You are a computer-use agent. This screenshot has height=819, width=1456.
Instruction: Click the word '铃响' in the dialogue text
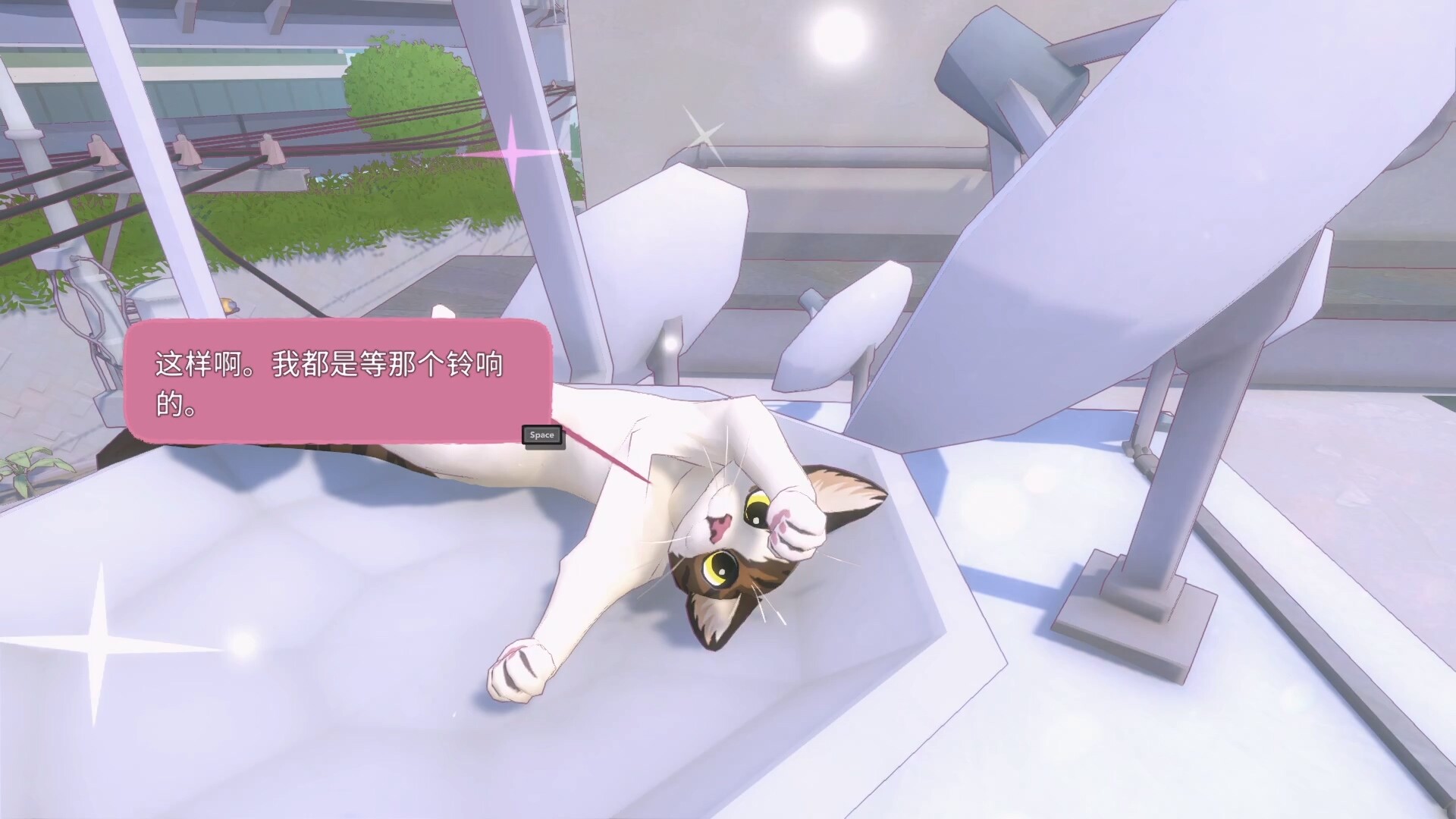474,366
